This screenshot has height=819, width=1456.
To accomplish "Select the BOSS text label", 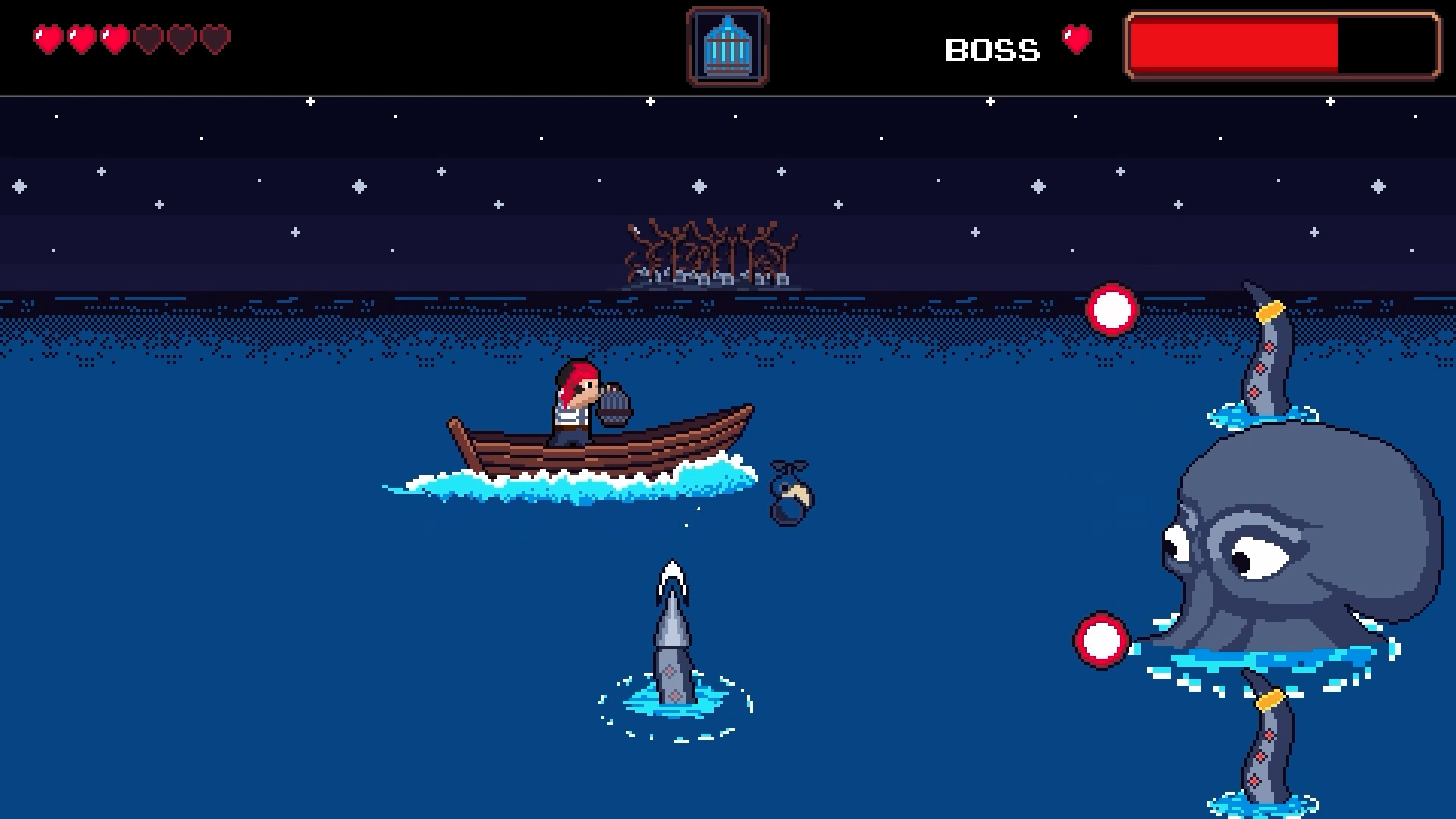I will click(x=994, y=49).
